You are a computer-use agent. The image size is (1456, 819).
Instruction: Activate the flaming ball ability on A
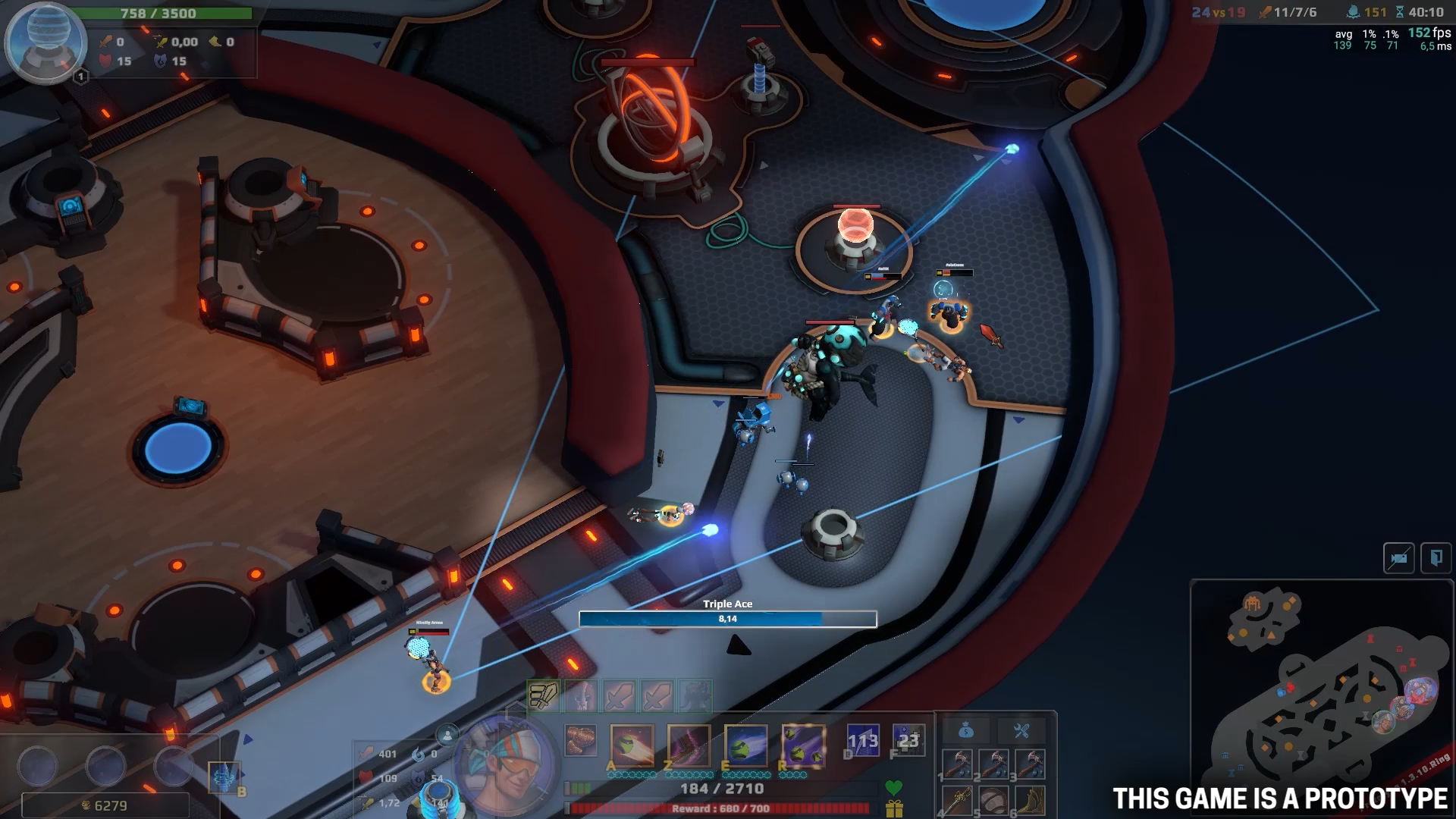point(632,745)
